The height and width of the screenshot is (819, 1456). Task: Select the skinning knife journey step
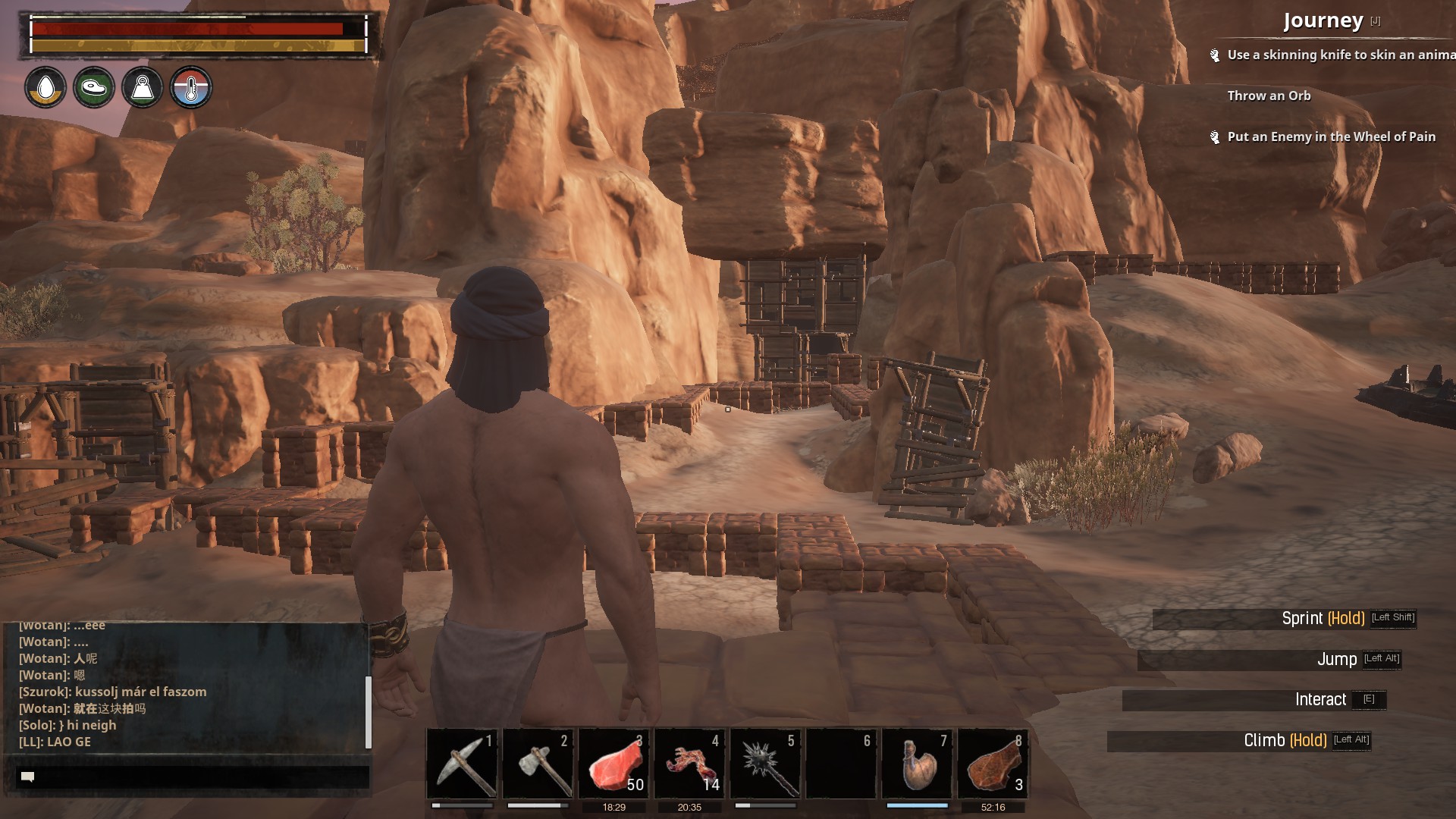click(1340, 55)
